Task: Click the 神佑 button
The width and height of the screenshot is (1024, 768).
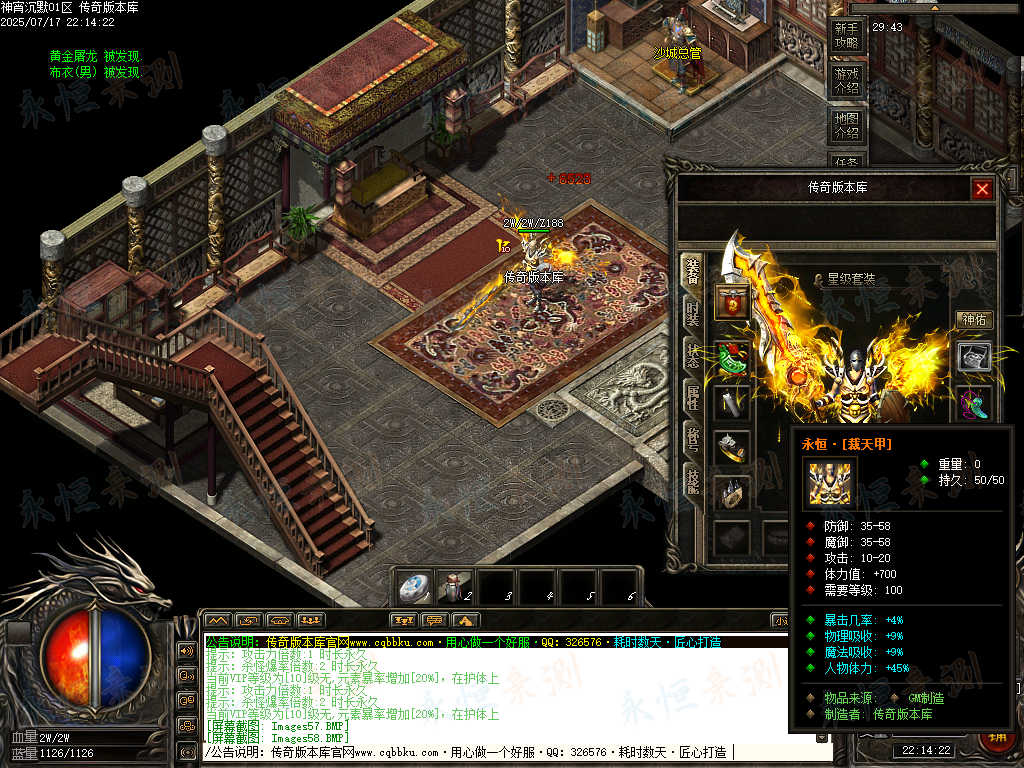Action: (974, 320)
